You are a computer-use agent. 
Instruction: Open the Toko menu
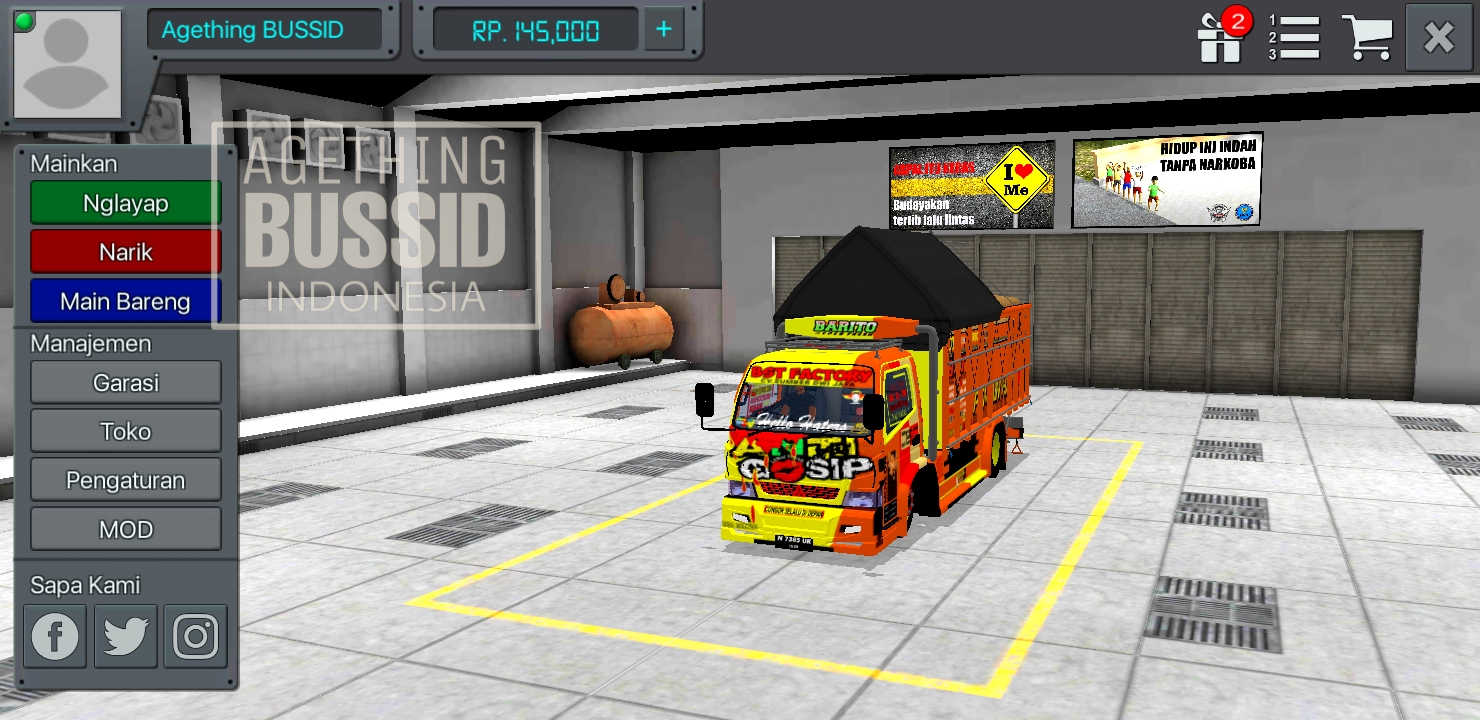click(125, 431)
